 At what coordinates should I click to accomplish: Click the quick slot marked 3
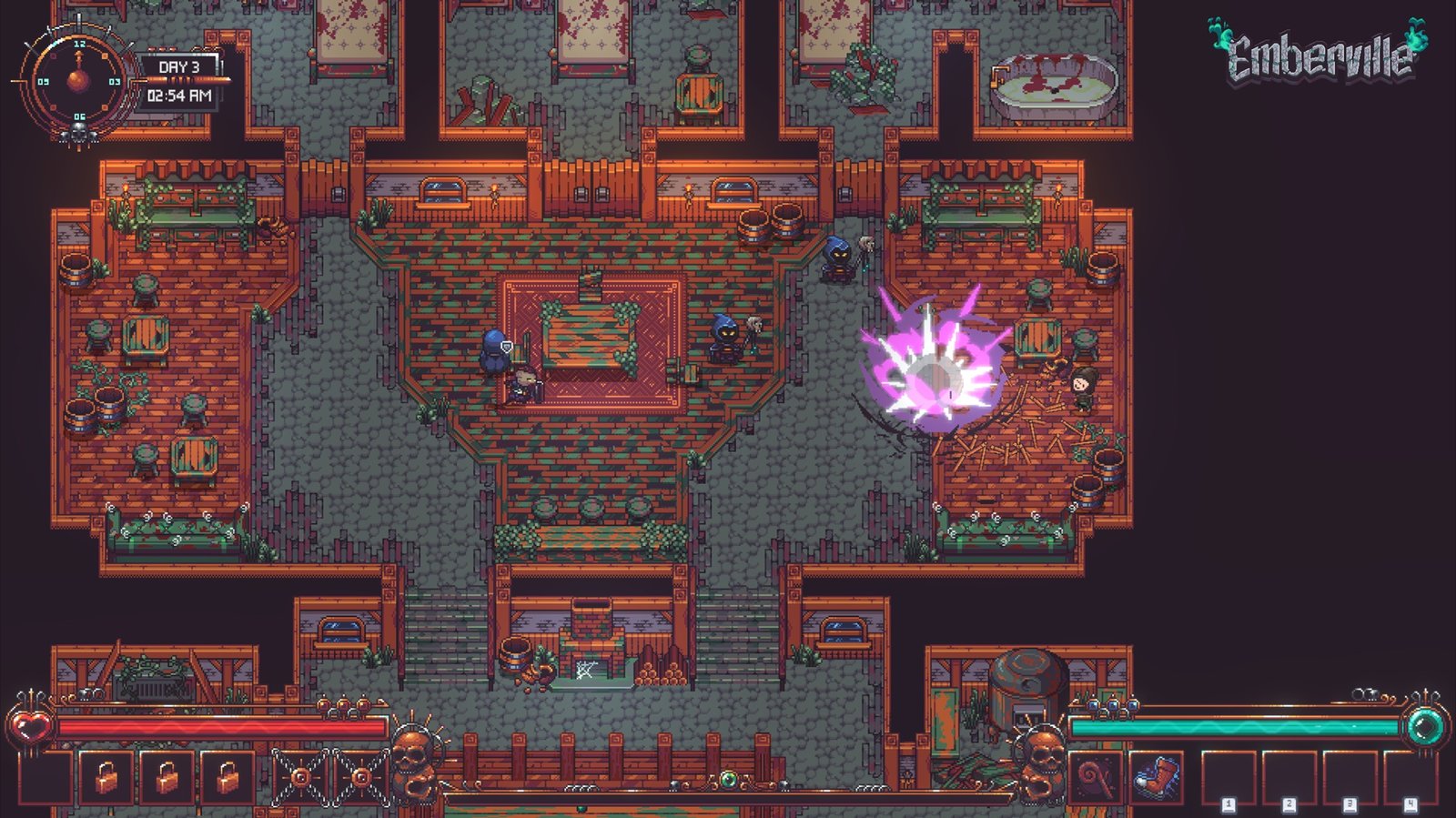click(1350, 778)
